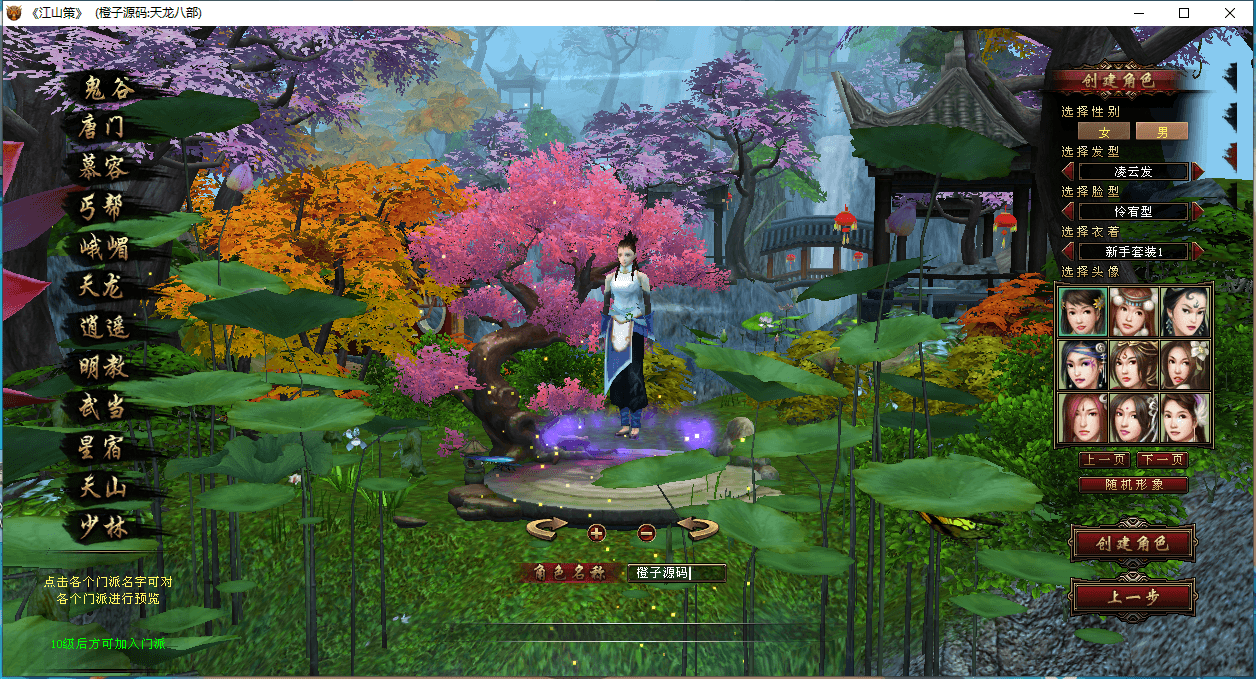Preview the 峨嵋 sect
This screenshot has width=1256, height=679.
tap(102, 247)
